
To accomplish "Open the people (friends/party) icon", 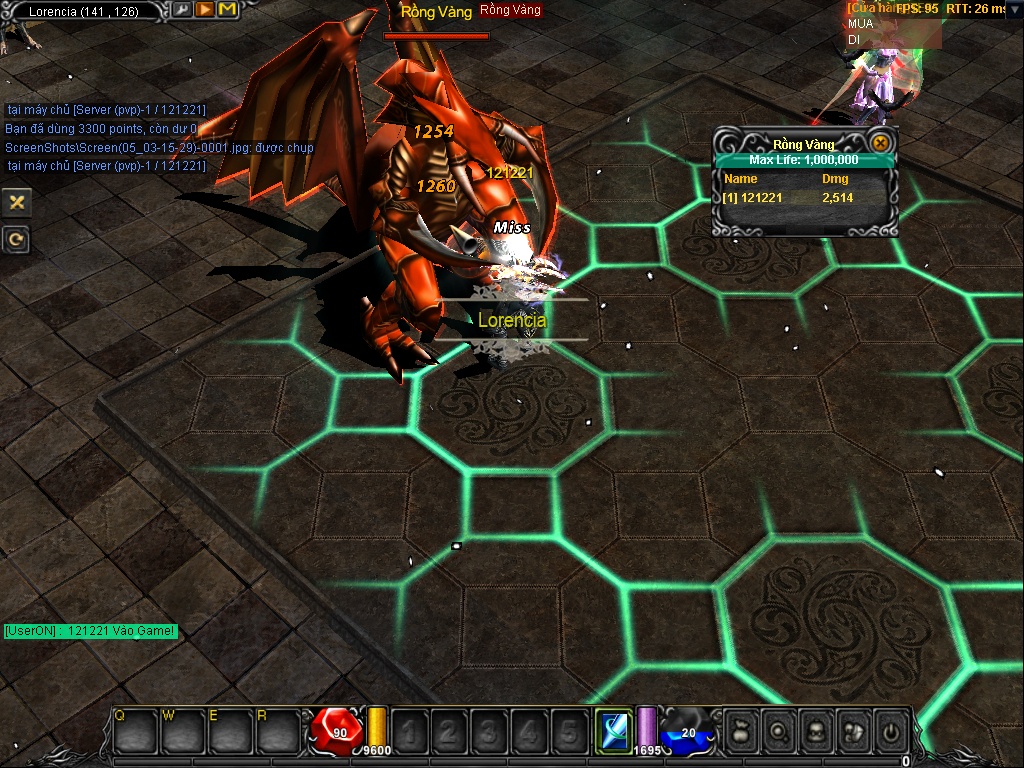I will 853,731.
